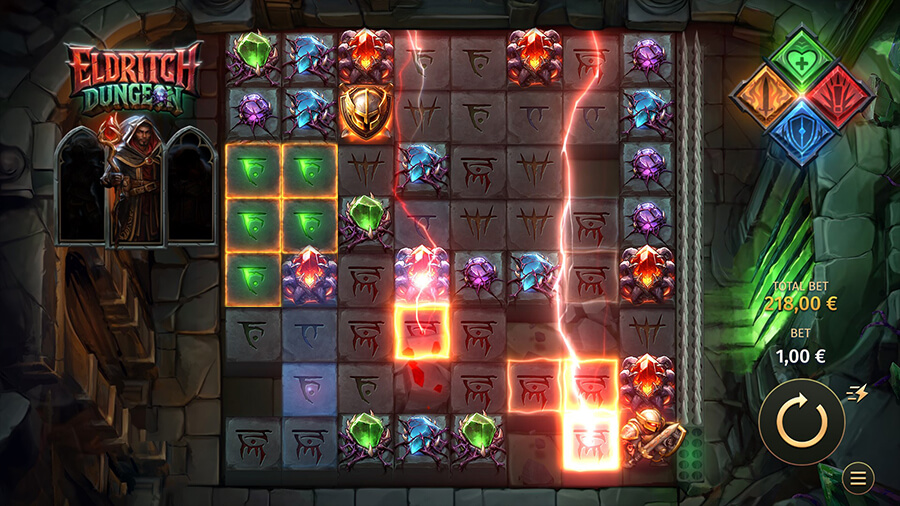Open bet settings via the 1,00 € bet
900x506 pixels.
(800, 355)
